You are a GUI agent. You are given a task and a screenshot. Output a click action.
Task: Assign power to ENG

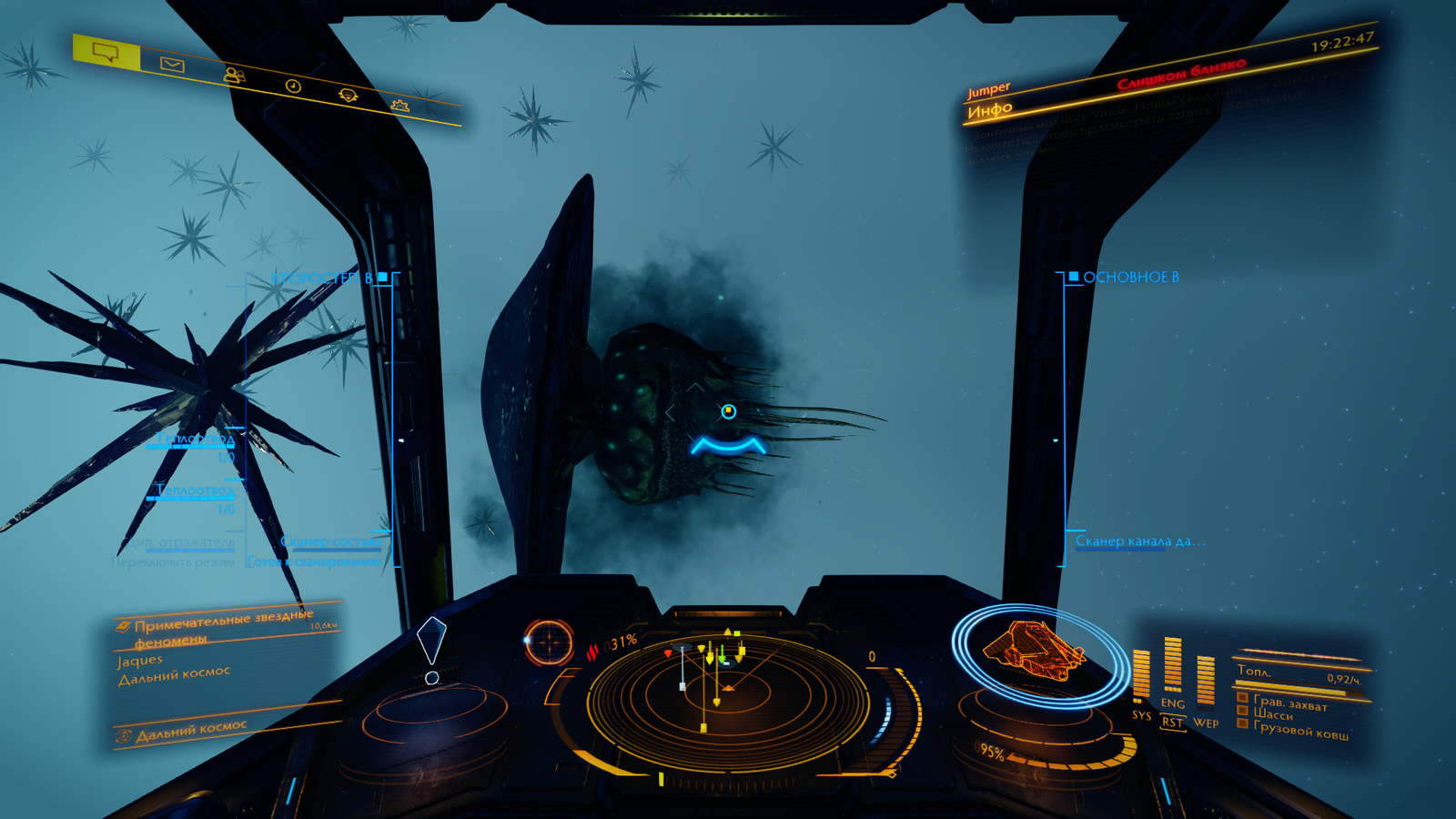(x=1172, y=703)
